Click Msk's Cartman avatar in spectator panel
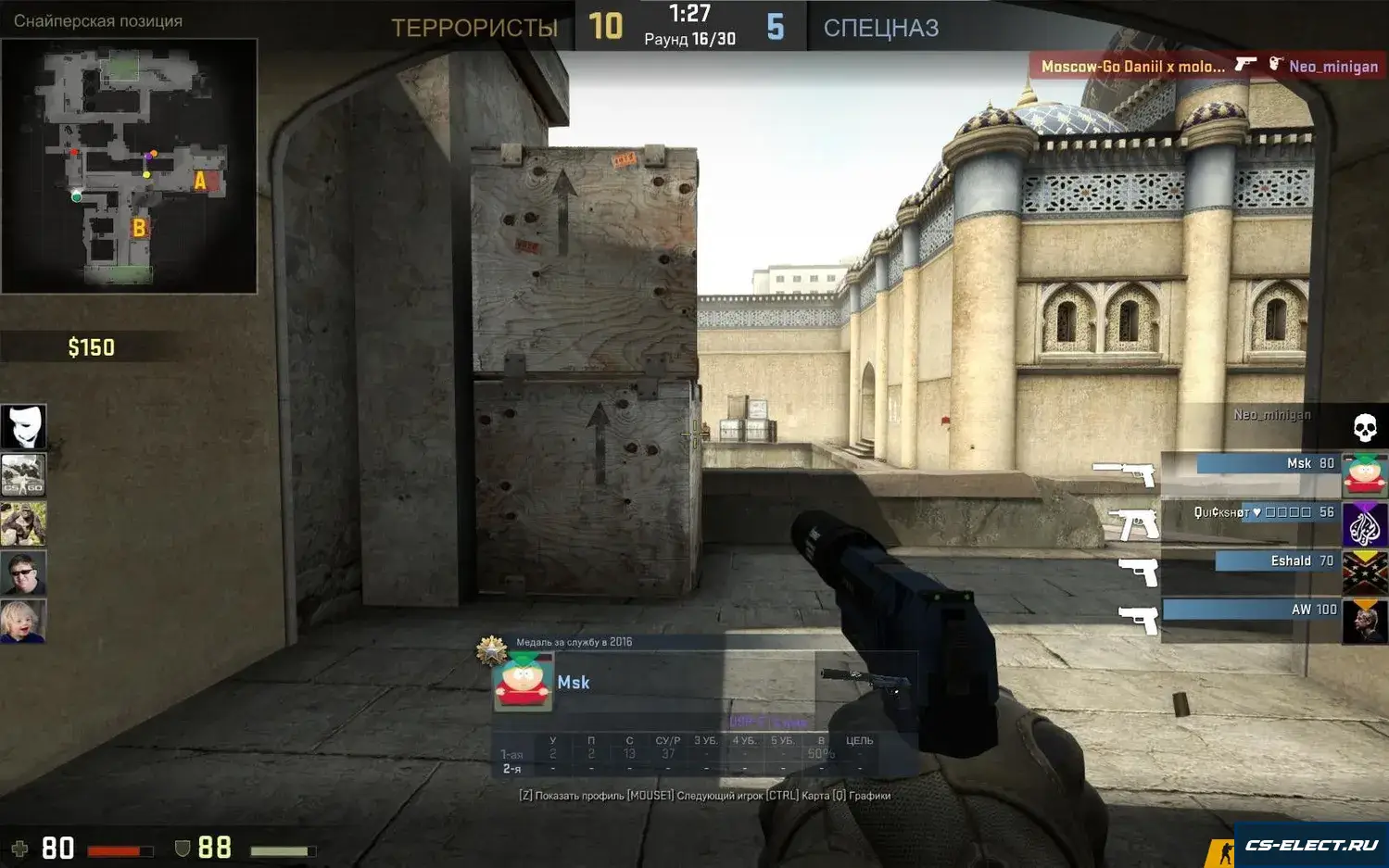1389x868 pixels. (x=524, y=682)
